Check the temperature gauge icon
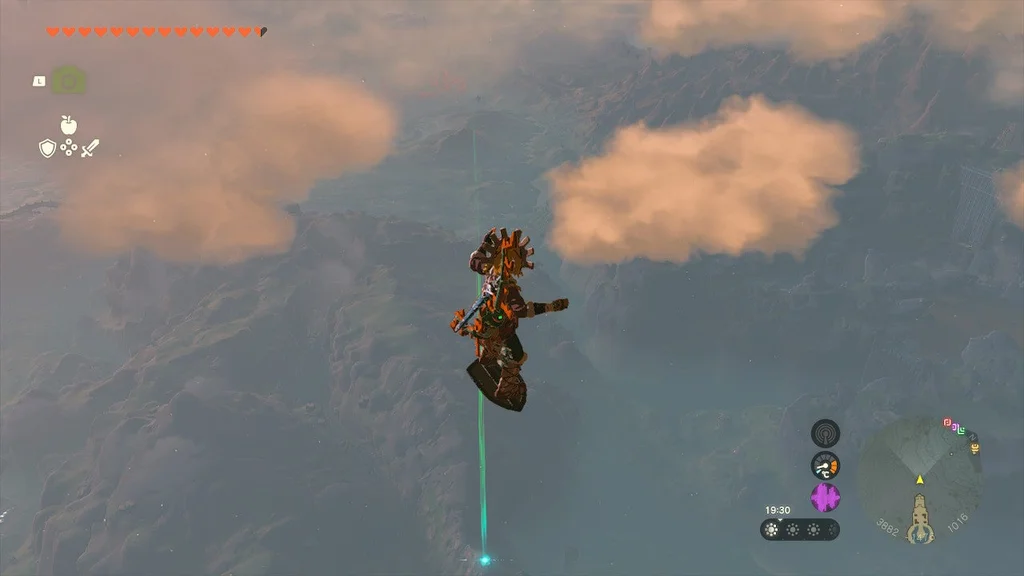Screen dimensions: 1024x576 coord(825,465)
